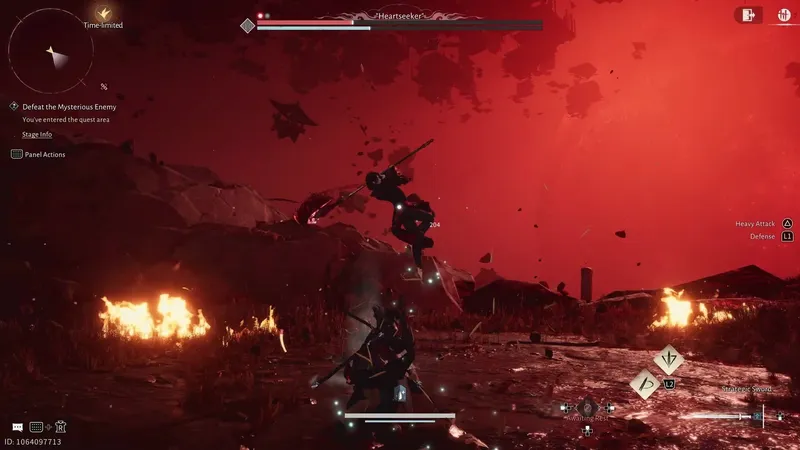Activate the upper diamond skill icon
This screenshot has height=450, width=800.
pyautogui.click(x=668, y=359)
